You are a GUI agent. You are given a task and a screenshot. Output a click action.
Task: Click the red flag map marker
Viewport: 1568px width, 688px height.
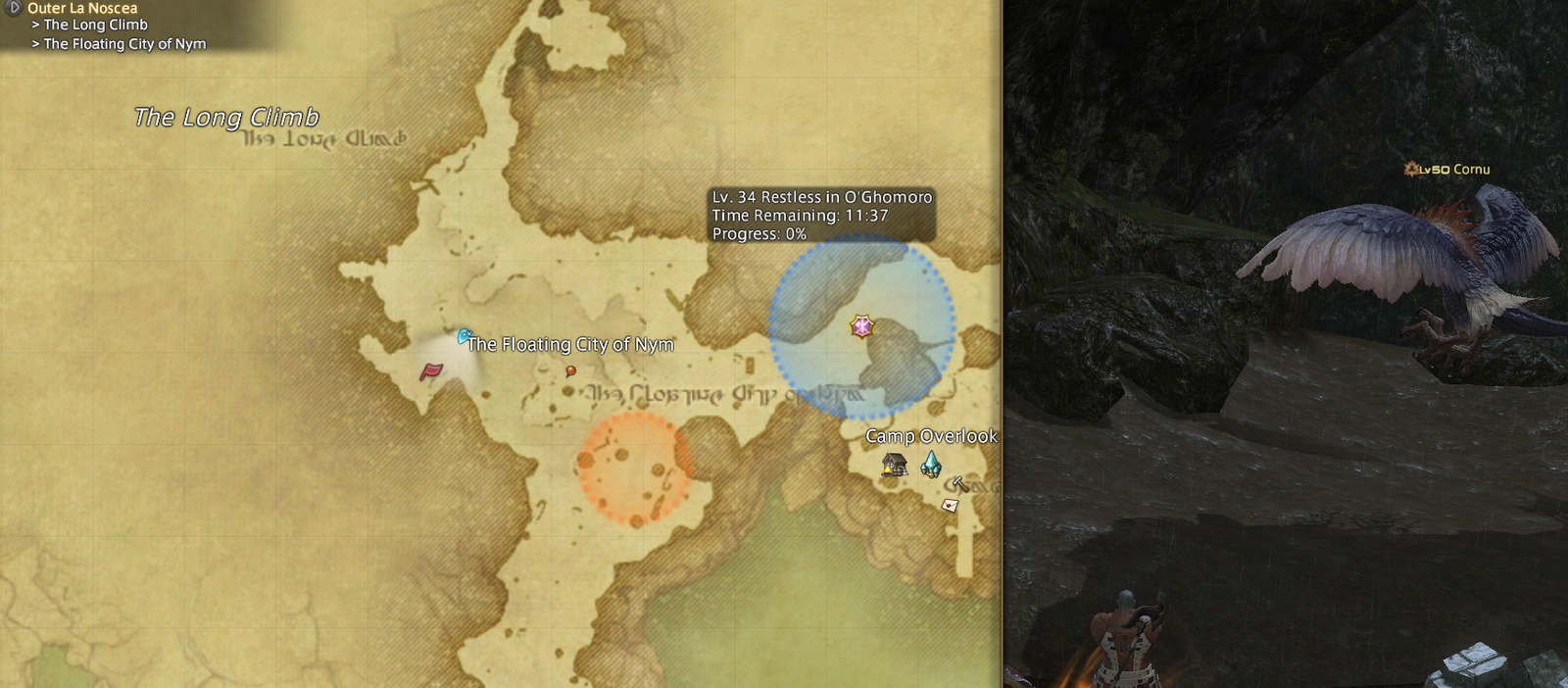click(x=431, y=371)
